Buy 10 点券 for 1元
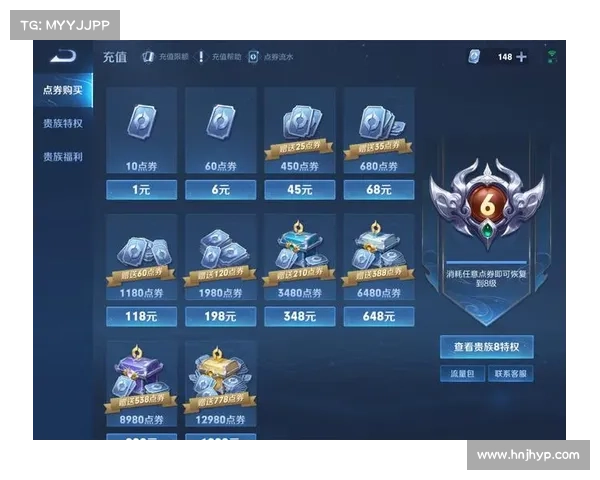Screen dimensions: 600x480 141,189
